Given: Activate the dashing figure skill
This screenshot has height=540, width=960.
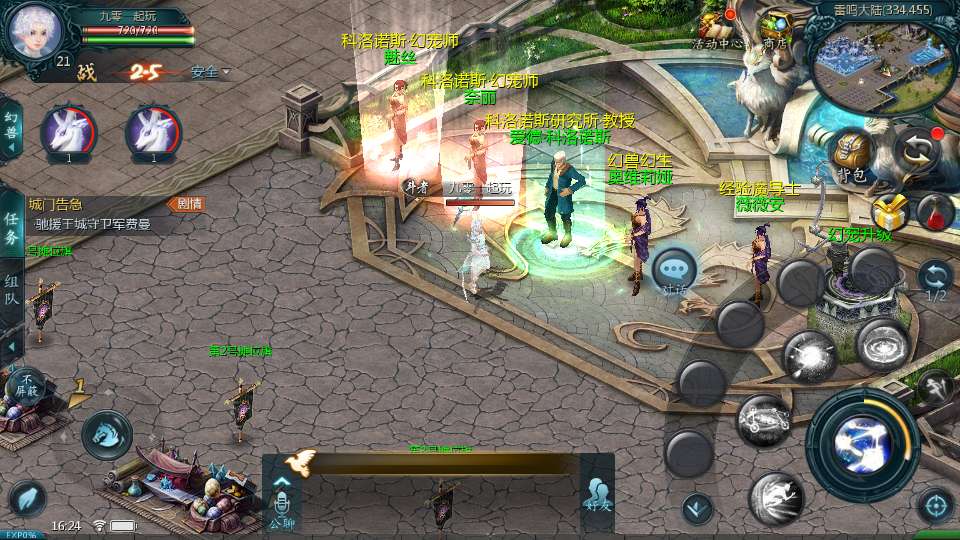Looking at the screenshot, I should tap(777, 499).
